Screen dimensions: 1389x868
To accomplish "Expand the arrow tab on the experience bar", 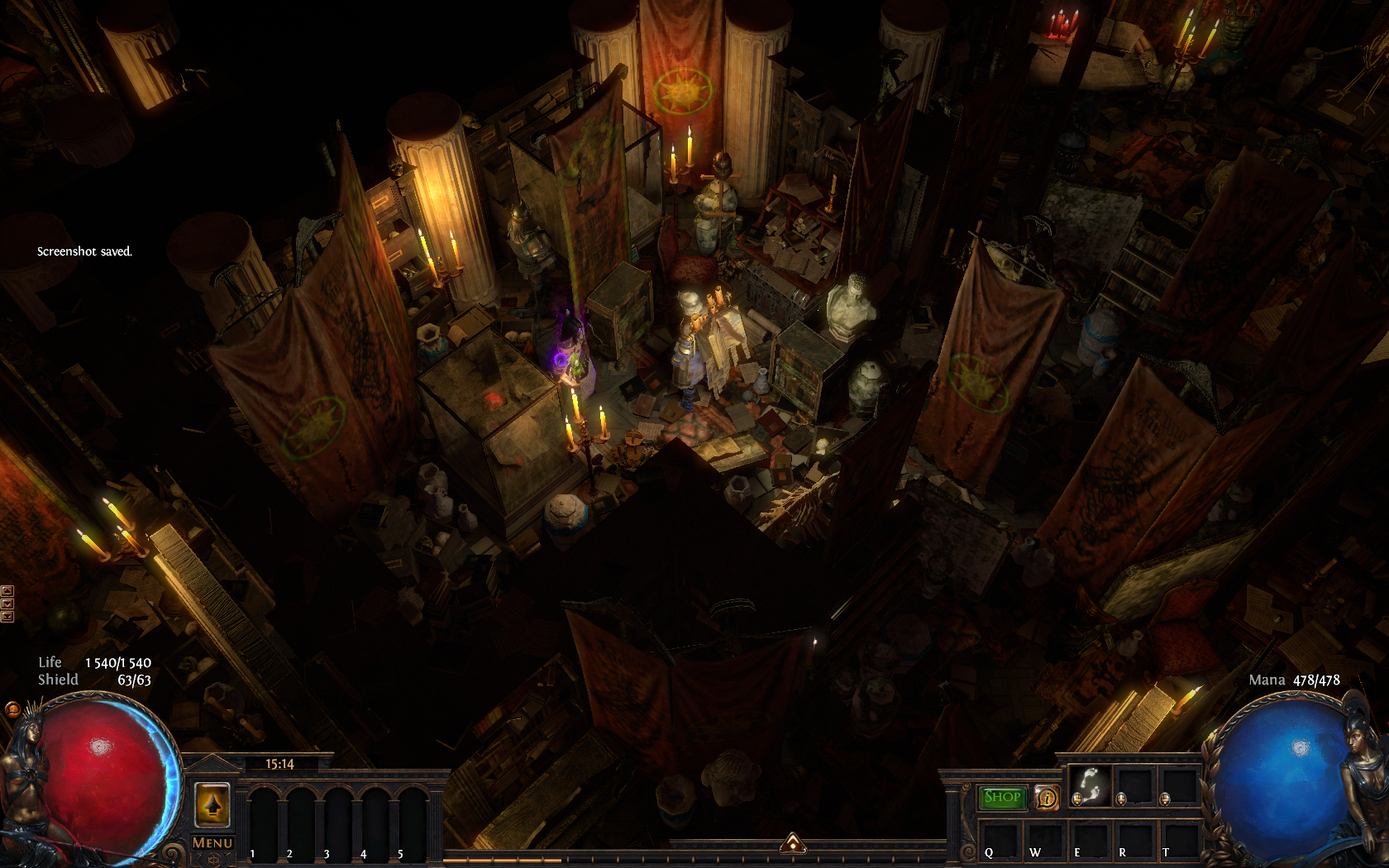I will click(793, 842).
